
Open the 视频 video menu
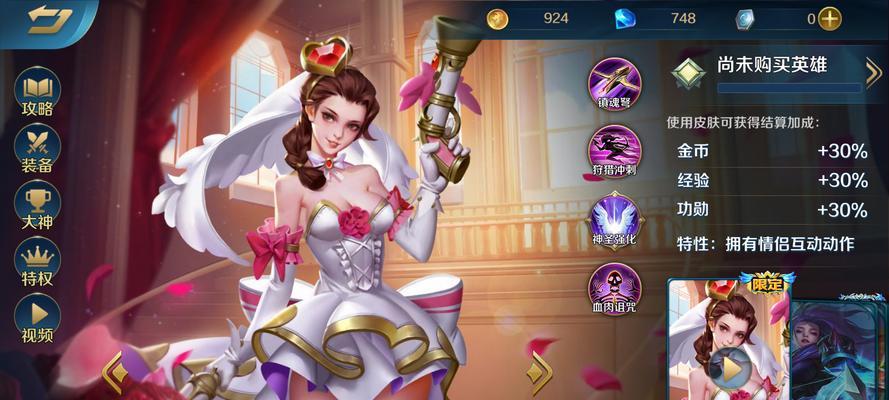37,320
